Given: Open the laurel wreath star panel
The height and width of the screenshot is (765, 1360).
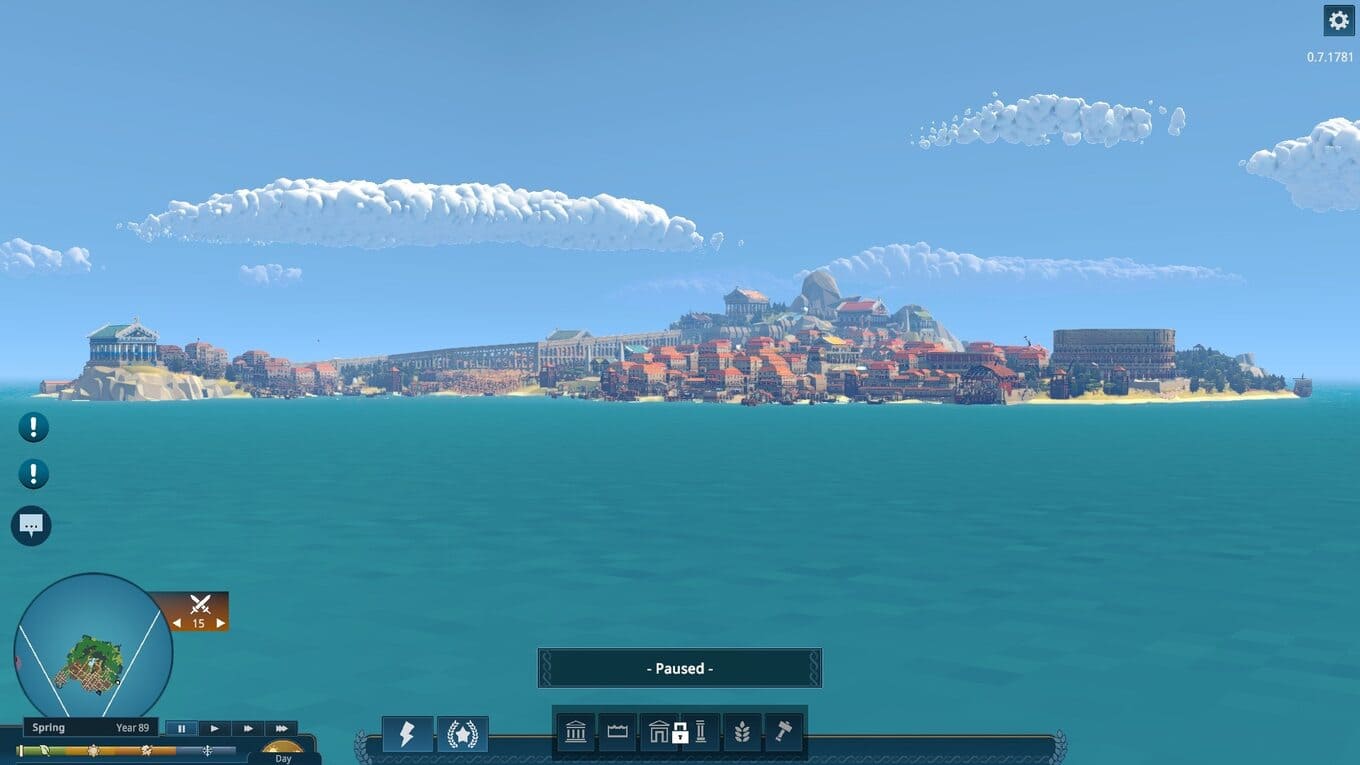Looking at the screenshot, I should 463,734.
